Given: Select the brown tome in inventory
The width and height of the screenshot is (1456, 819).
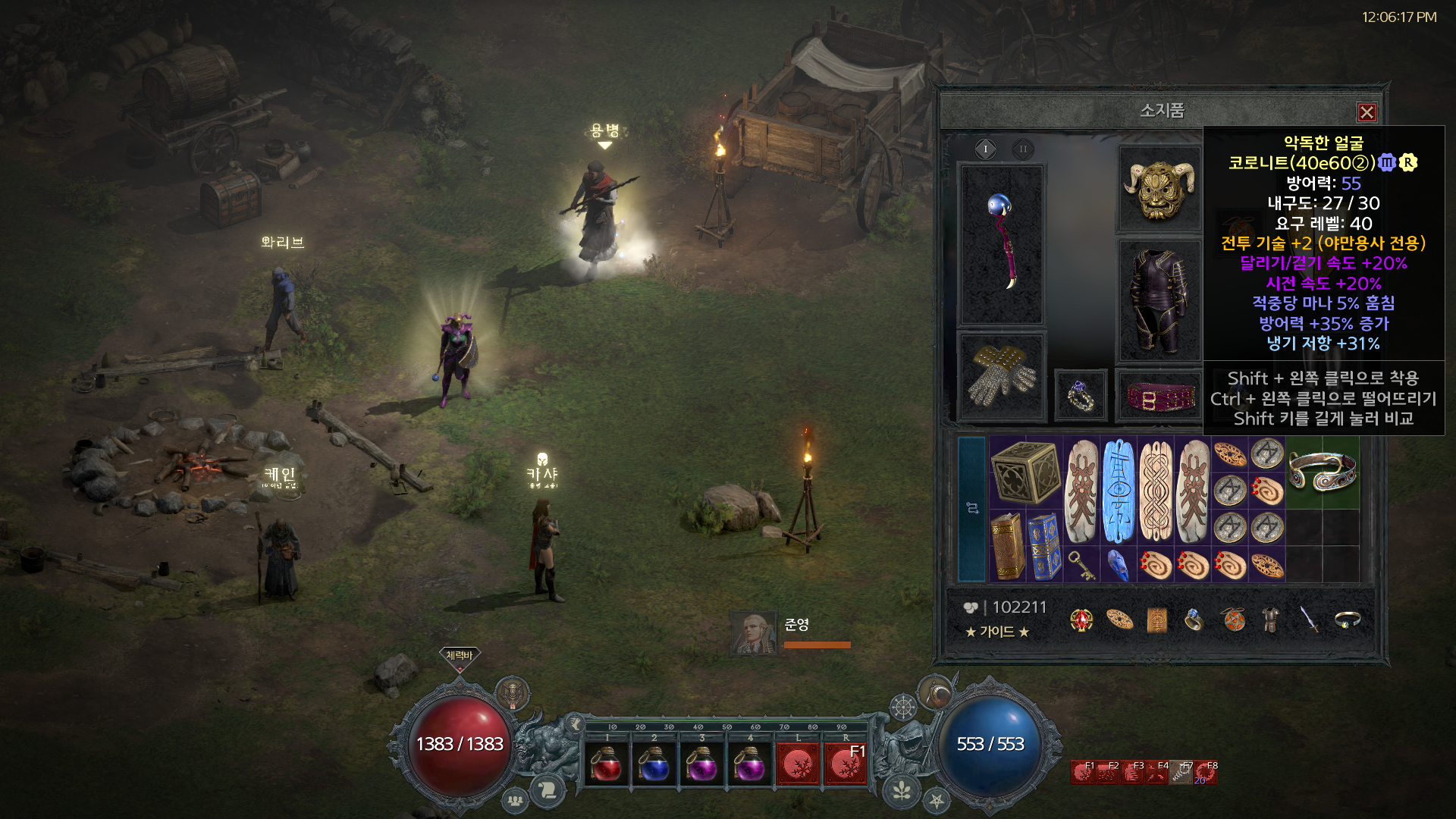Looking at the screenshot, I should [1007, 546].
